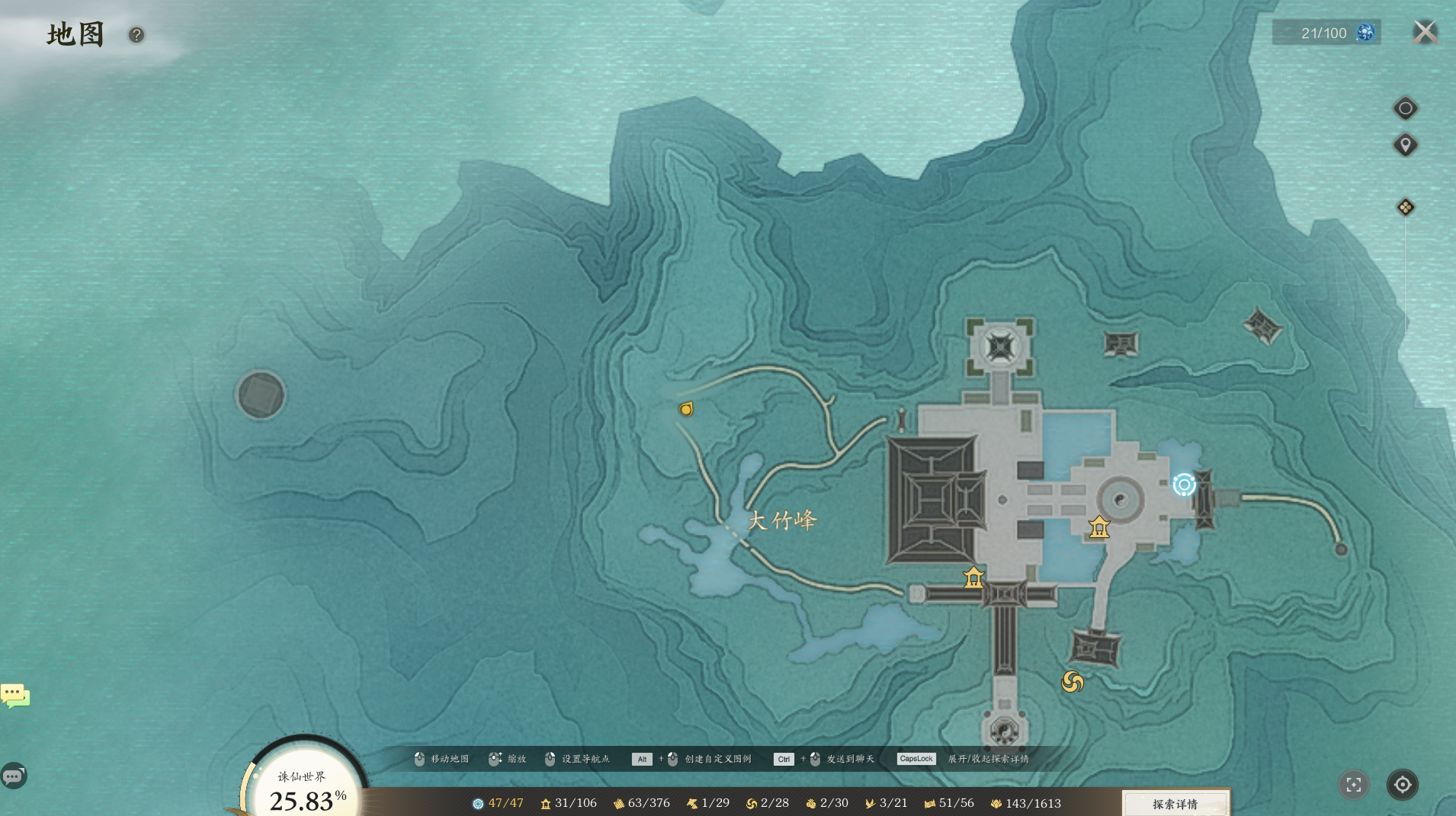Open the 探索详情 exploration details
This screenshot has height=816, width=1456.
point(1175,804)
